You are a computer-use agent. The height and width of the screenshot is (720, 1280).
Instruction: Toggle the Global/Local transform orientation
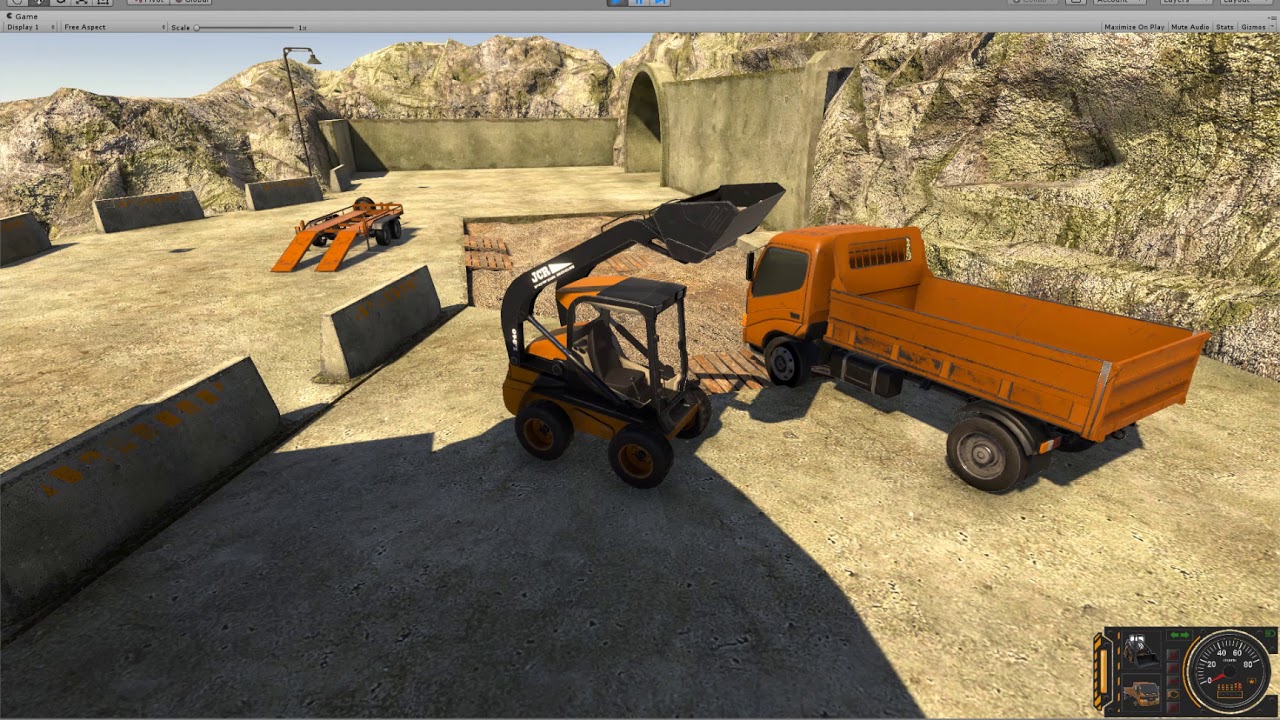pyautogui.click(x=190, y=2)
